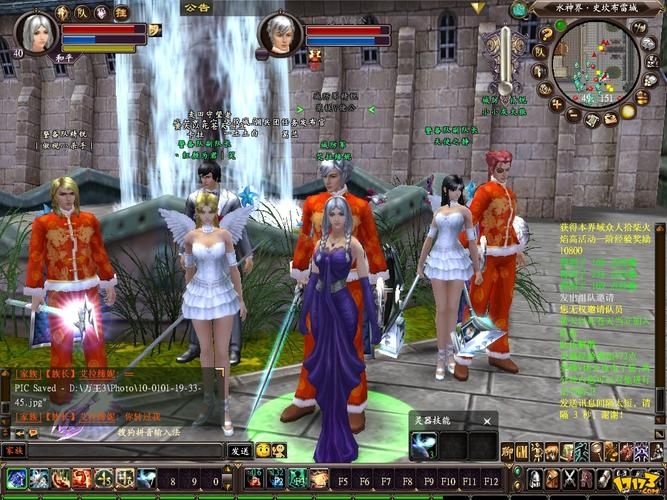The image size is (667, 500).
Task: Close the 灵器技能 skill panel
Action: click(487, 420)
